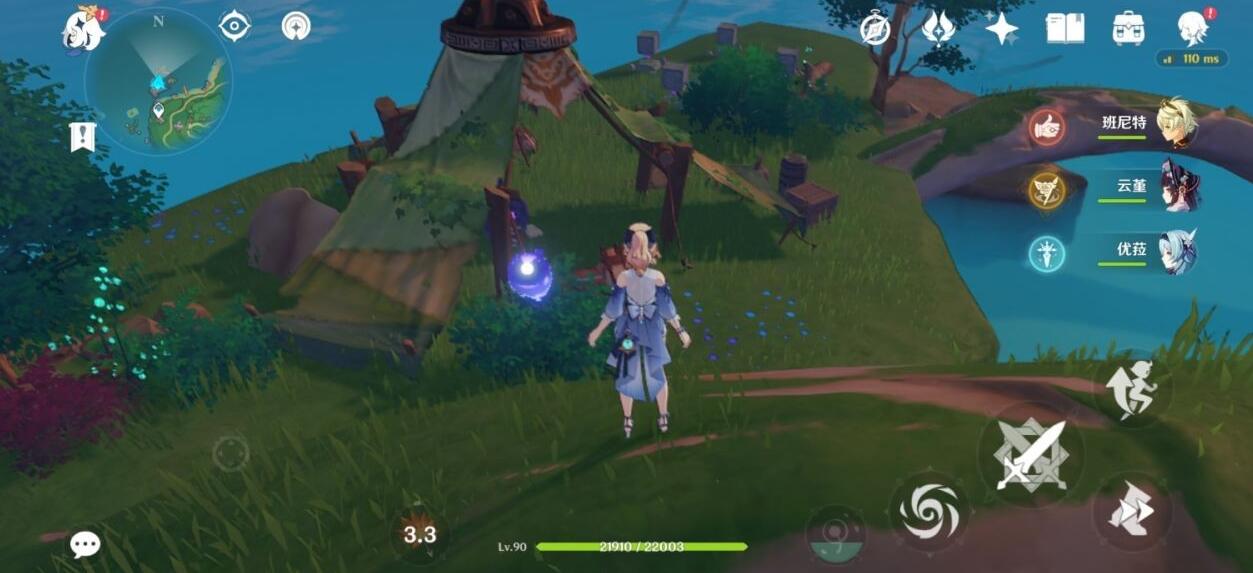Viewport: 1253px width, 573px height.
Task: Open the compass events icon
Action: [x=875, y=29]
